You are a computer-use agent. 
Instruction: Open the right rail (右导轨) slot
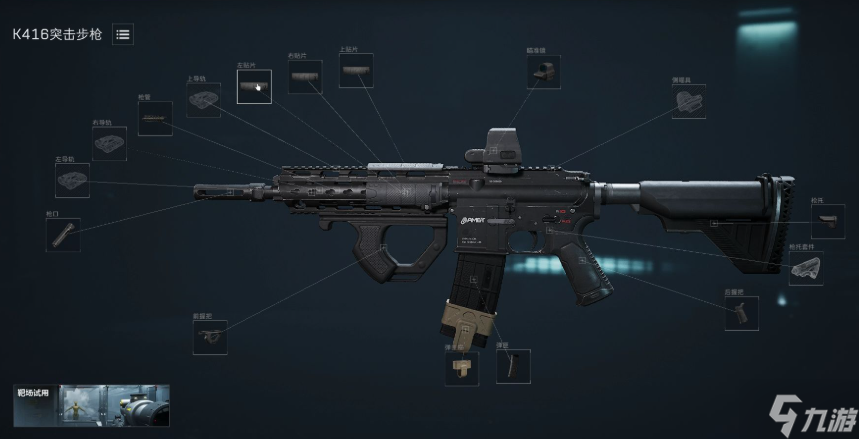click(x=109, y=143)
